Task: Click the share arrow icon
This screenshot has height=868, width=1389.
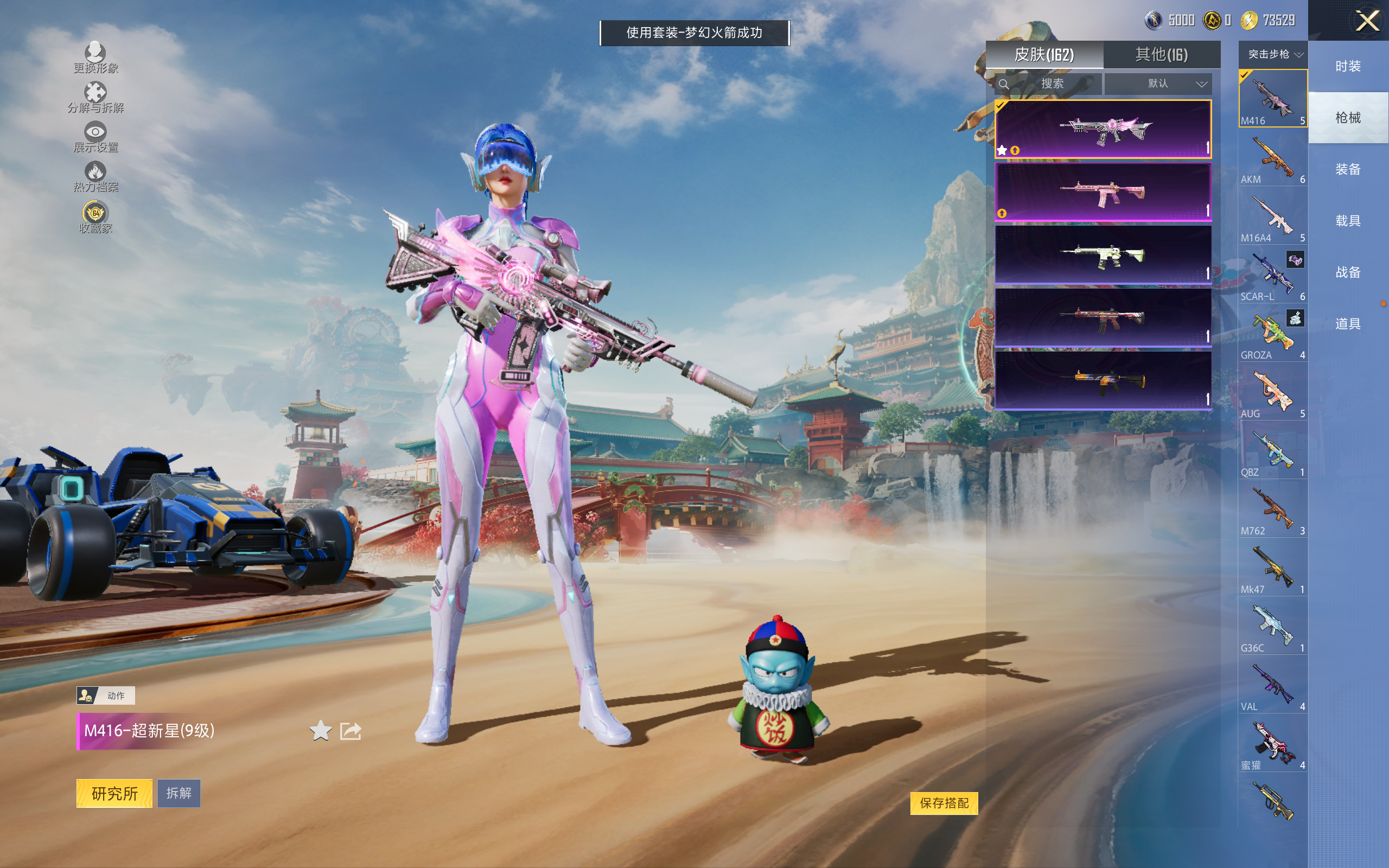Action: [x=350, y=731]
